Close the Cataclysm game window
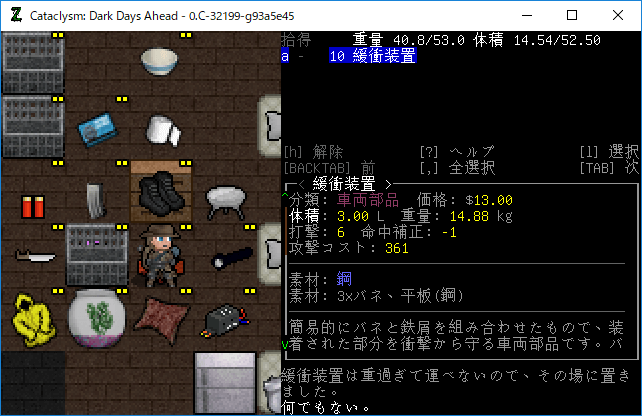This screenshot has height=416, width=642. (618, 15)
